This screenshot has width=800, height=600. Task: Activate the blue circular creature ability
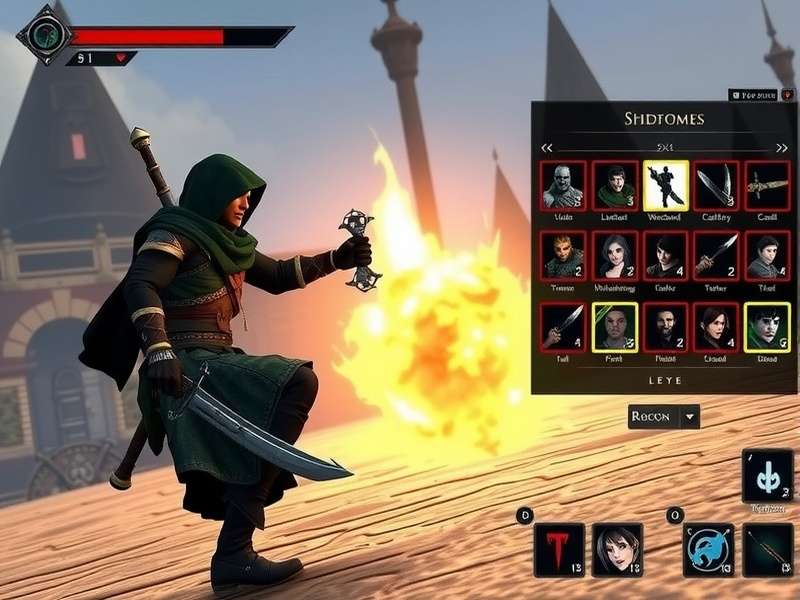[709, 550]
